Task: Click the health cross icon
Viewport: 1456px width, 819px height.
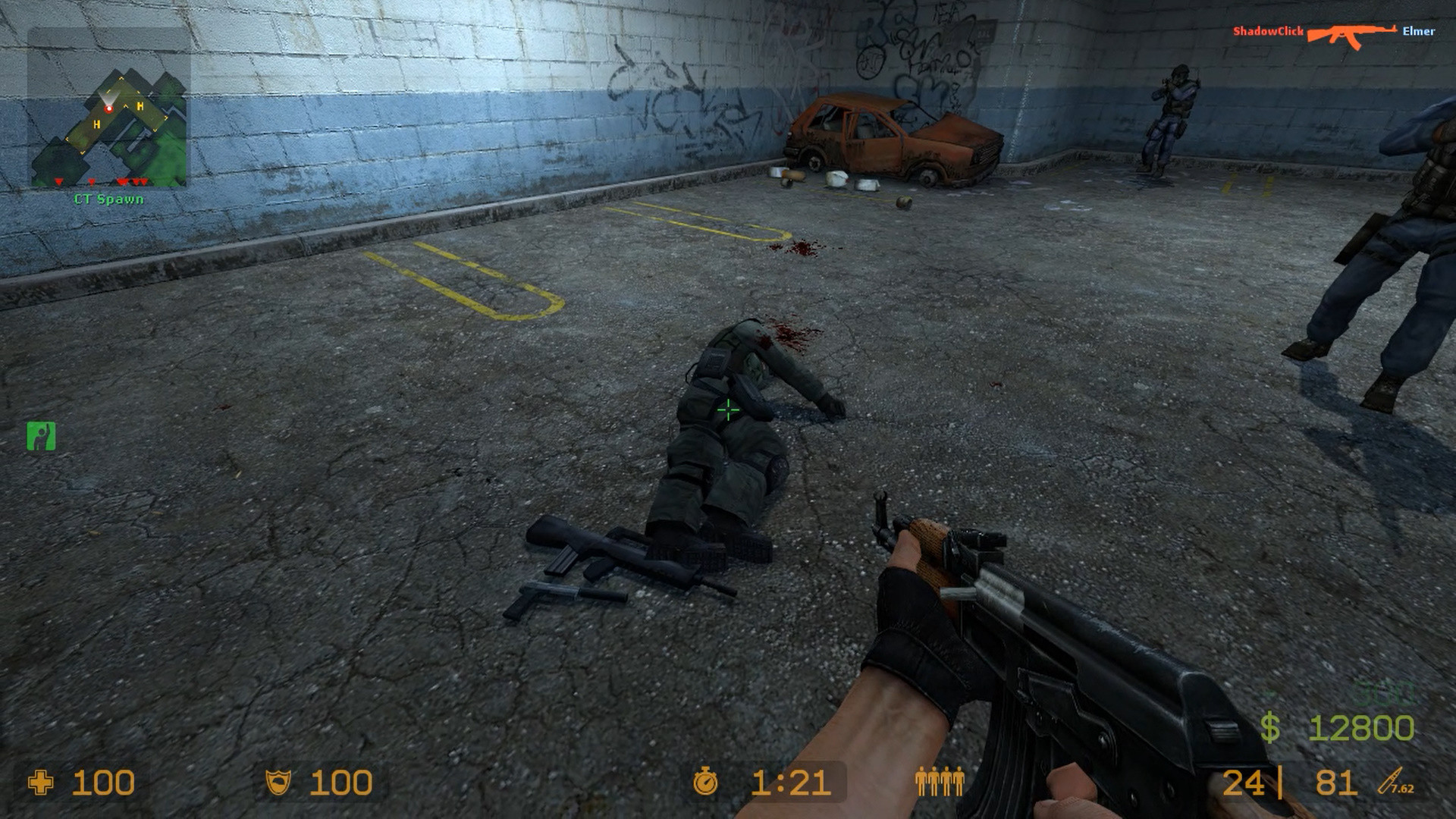Action: [42, 781]
